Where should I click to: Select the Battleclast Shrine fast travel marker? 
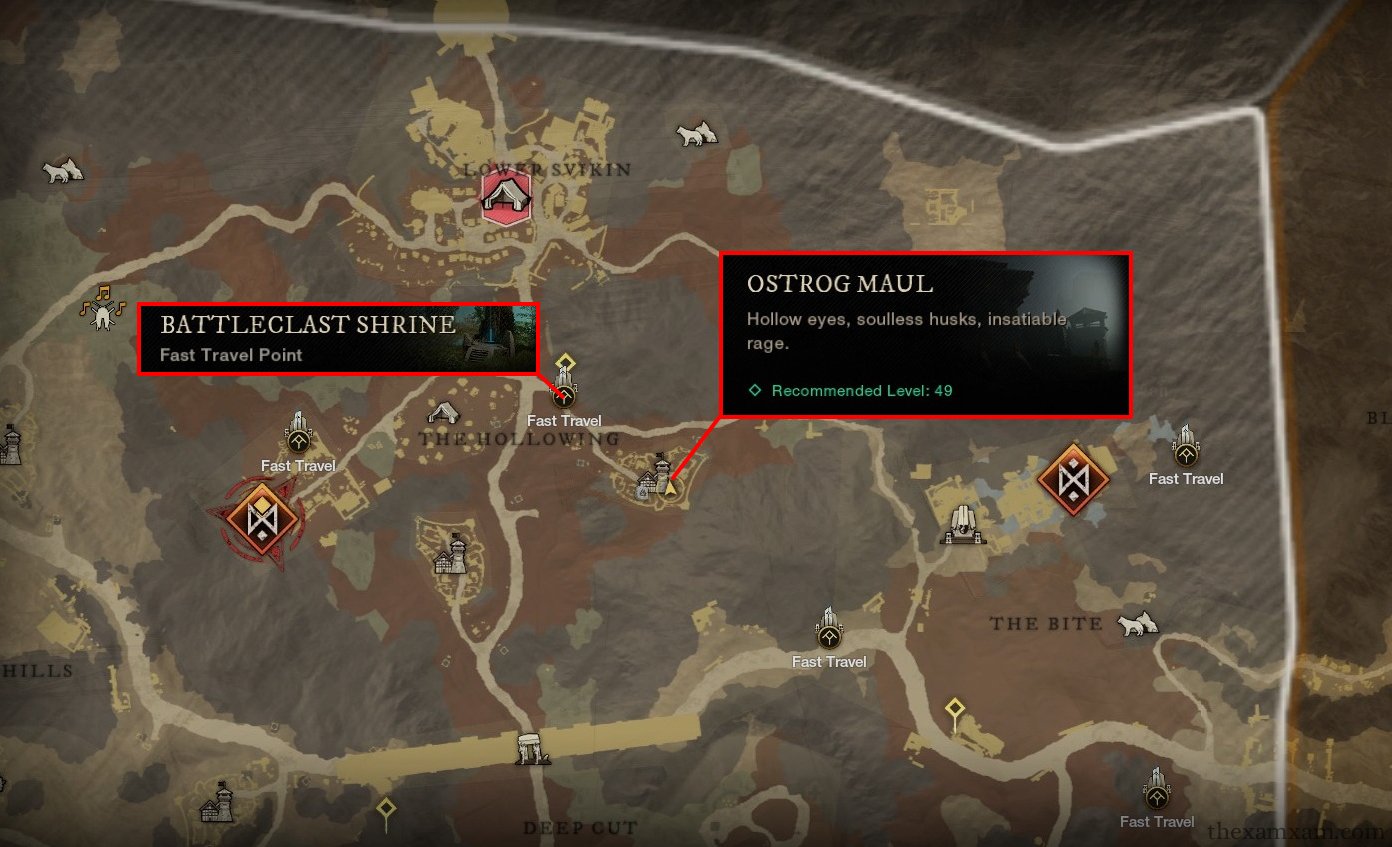pos(563,396)
